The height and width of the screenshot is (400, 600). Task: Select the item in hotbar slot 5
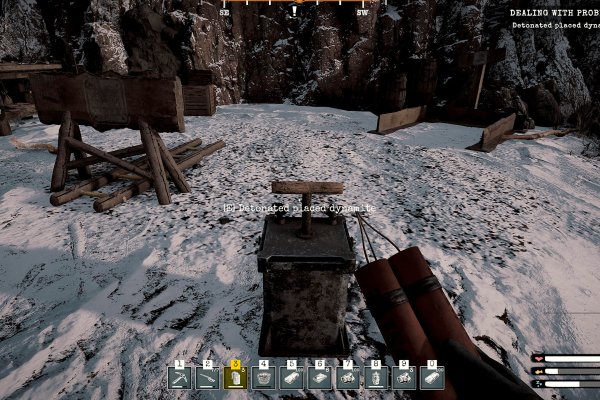pyautogui.click(x=292, y=377)
